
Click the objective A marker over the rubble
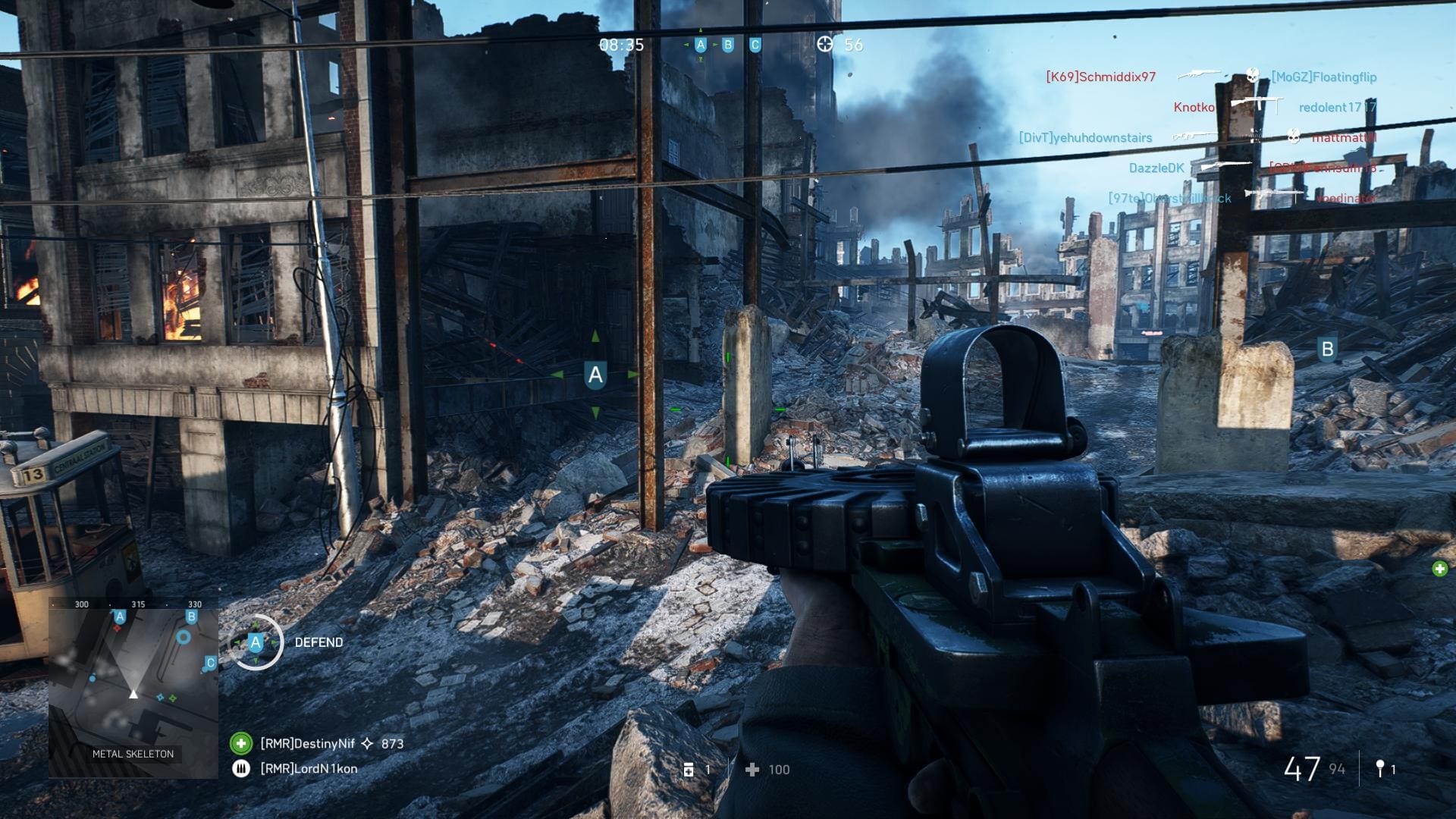pos(595,375)
